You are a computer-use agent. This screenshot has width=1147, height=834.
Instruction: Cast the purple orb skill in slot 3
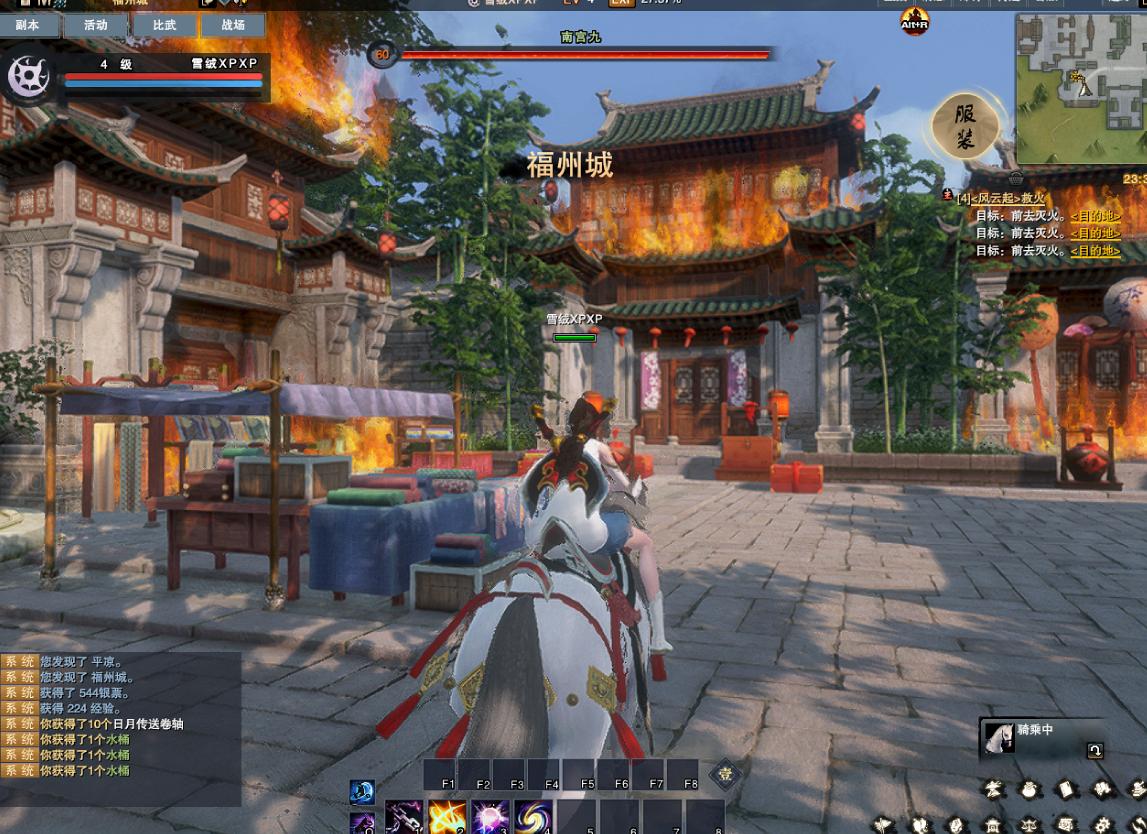coord(491,818)
